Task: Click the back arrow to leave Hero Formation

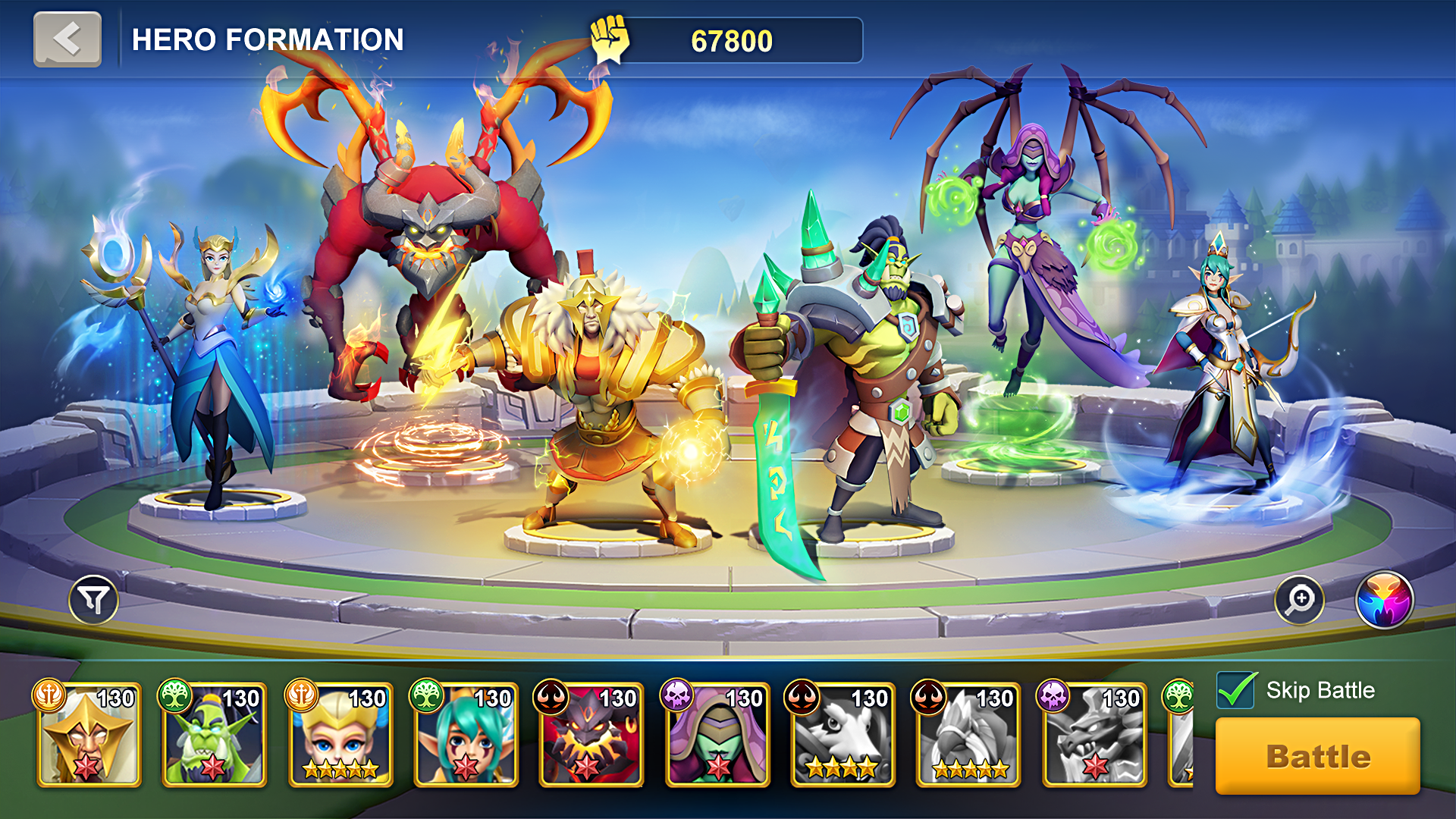Action: tap(67, 39)
